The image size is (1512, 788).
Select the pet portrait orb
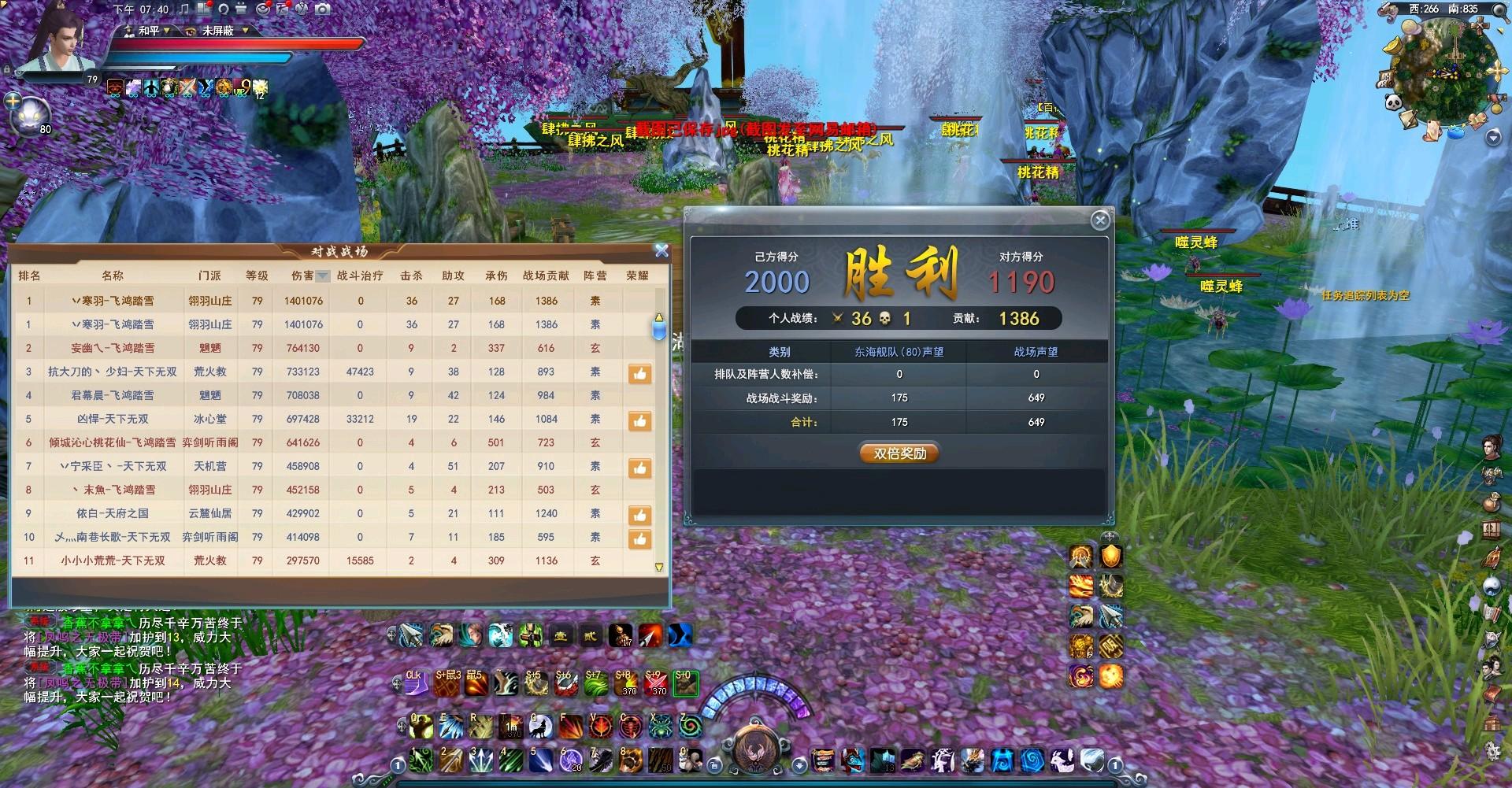point(31,114)
